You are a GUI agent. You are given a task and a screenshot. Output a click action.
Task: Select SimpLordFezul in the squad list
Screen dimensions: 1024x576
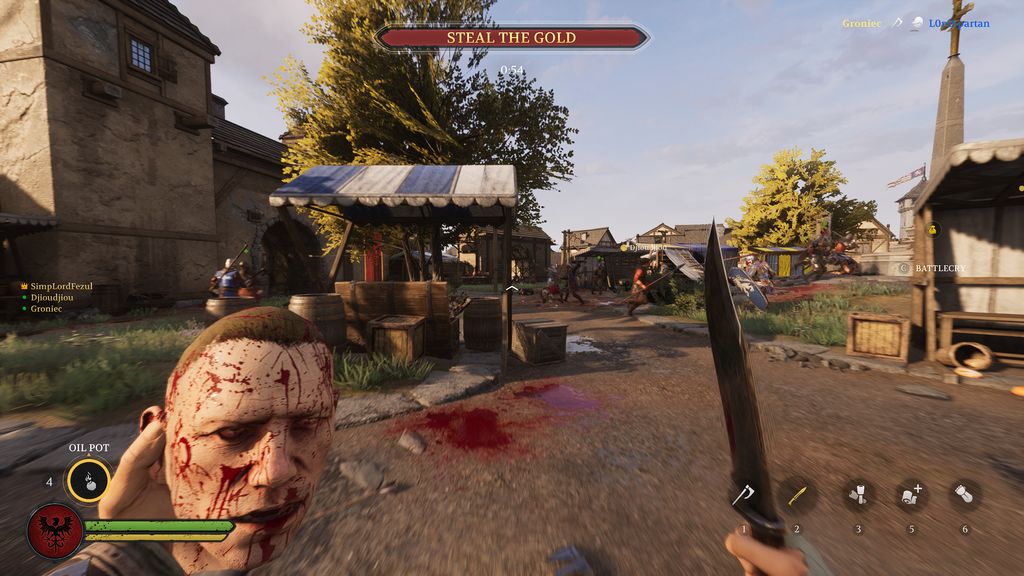coord(61,286)
